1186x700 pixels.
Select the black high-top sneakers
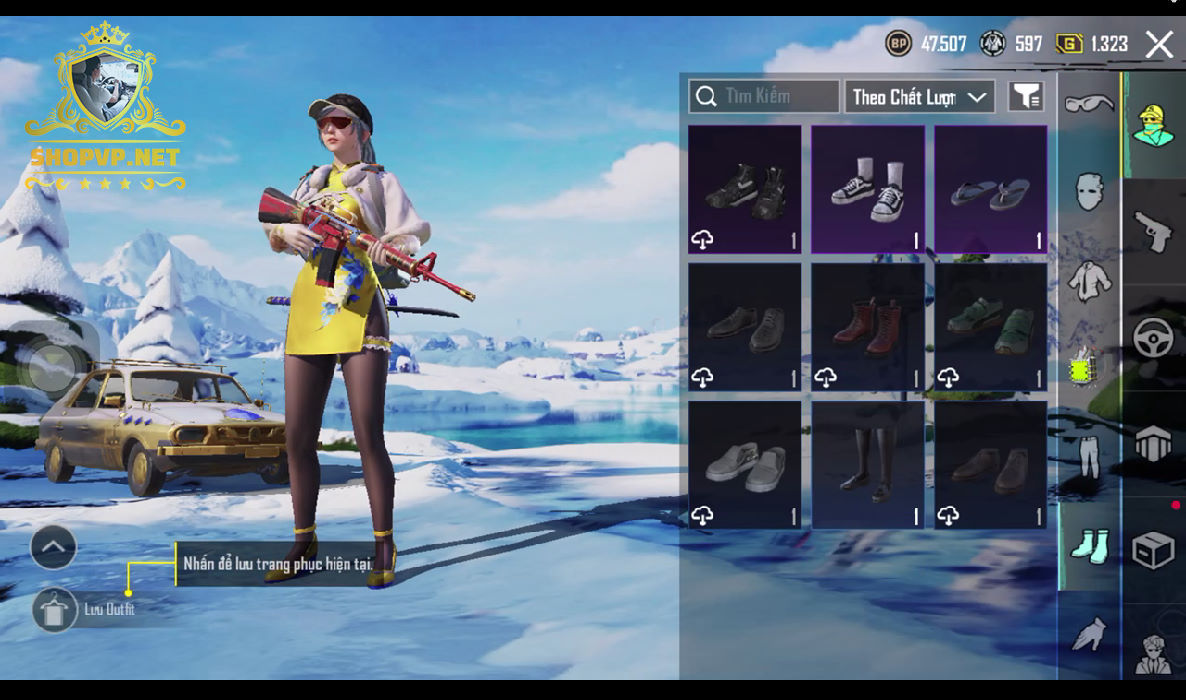point(744,188)
